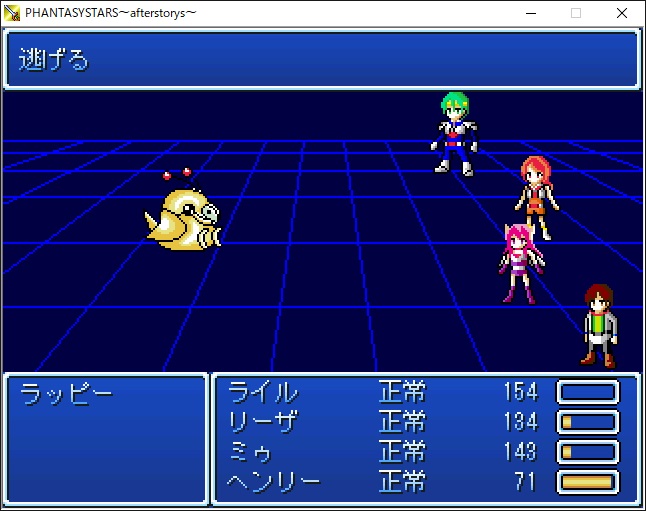The height and width of the screenshot is (511, 646).
Task: Close the game window
Action: pyautogui.click(x=622, y=13)
